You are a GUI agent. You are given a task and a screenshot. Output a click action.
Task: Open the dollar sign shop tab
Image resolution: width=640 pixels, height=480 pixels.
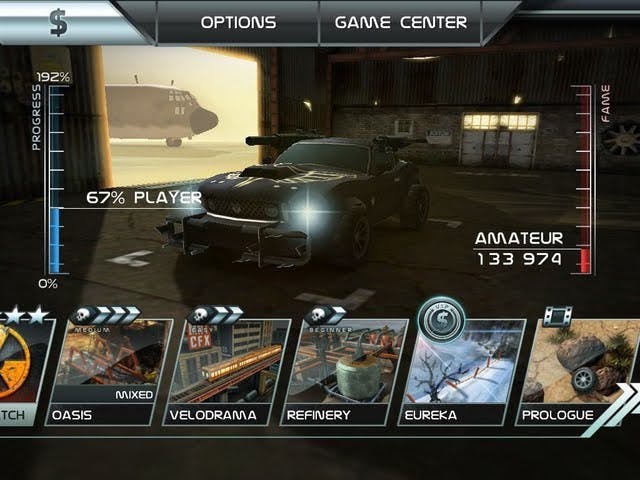[x=60, y=21]
